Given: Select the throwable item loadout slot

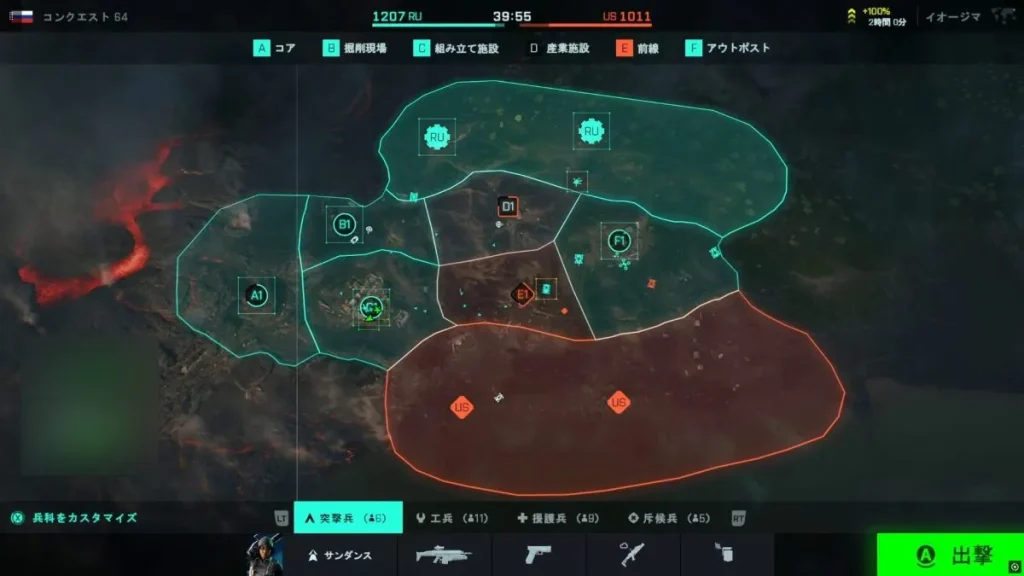Looking at the screenshot, I should (727, 555).
